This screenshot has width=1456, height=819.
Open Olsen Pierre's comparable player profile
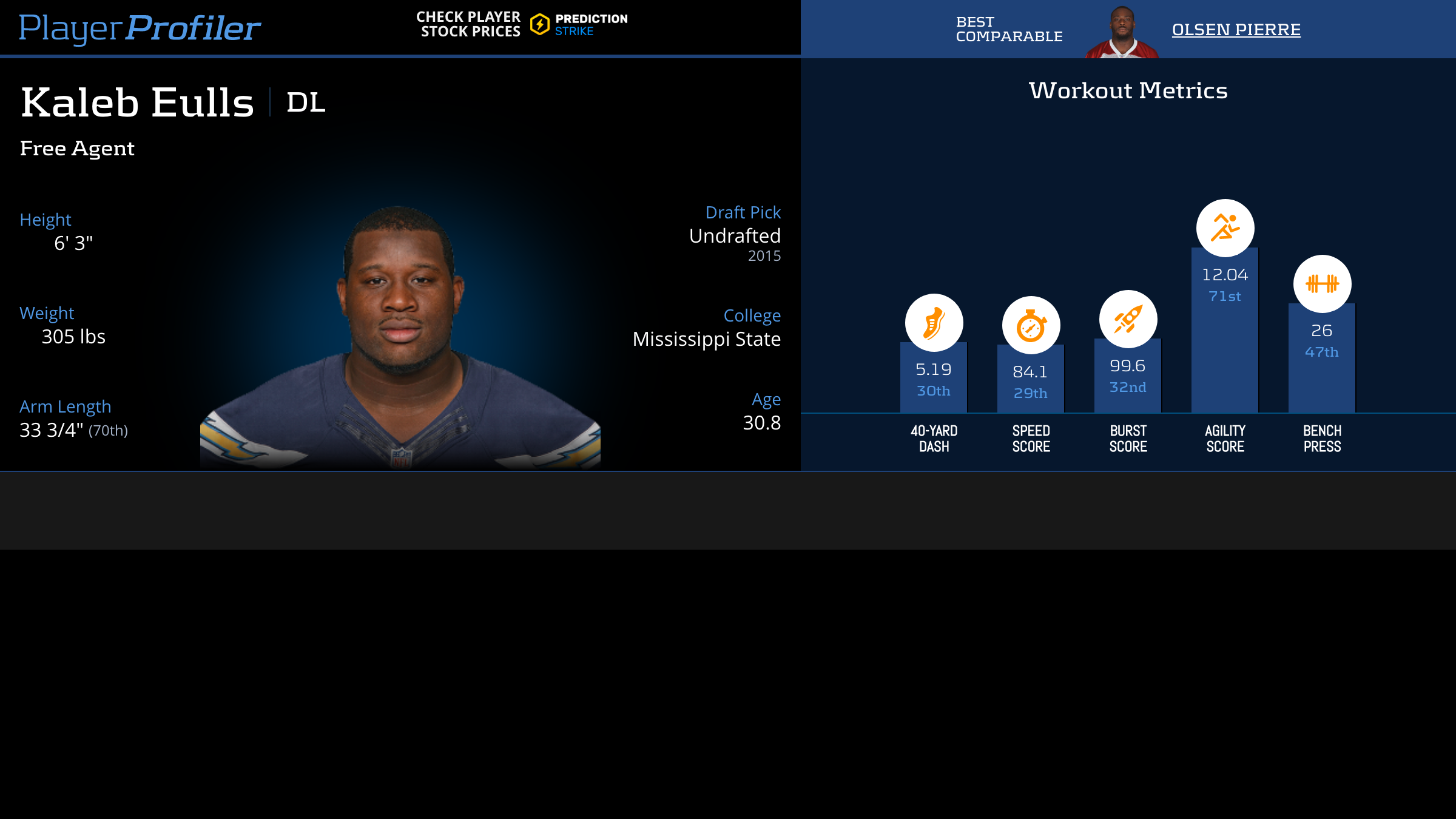(x=1236, y=30)
